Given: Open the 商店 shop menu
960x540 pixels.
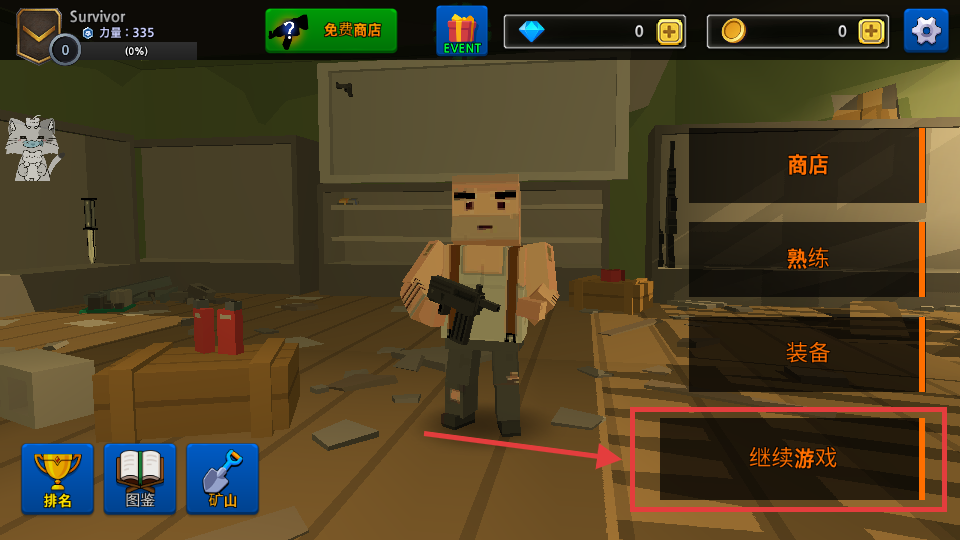Looking at the screenshot, I should (806, 165).
